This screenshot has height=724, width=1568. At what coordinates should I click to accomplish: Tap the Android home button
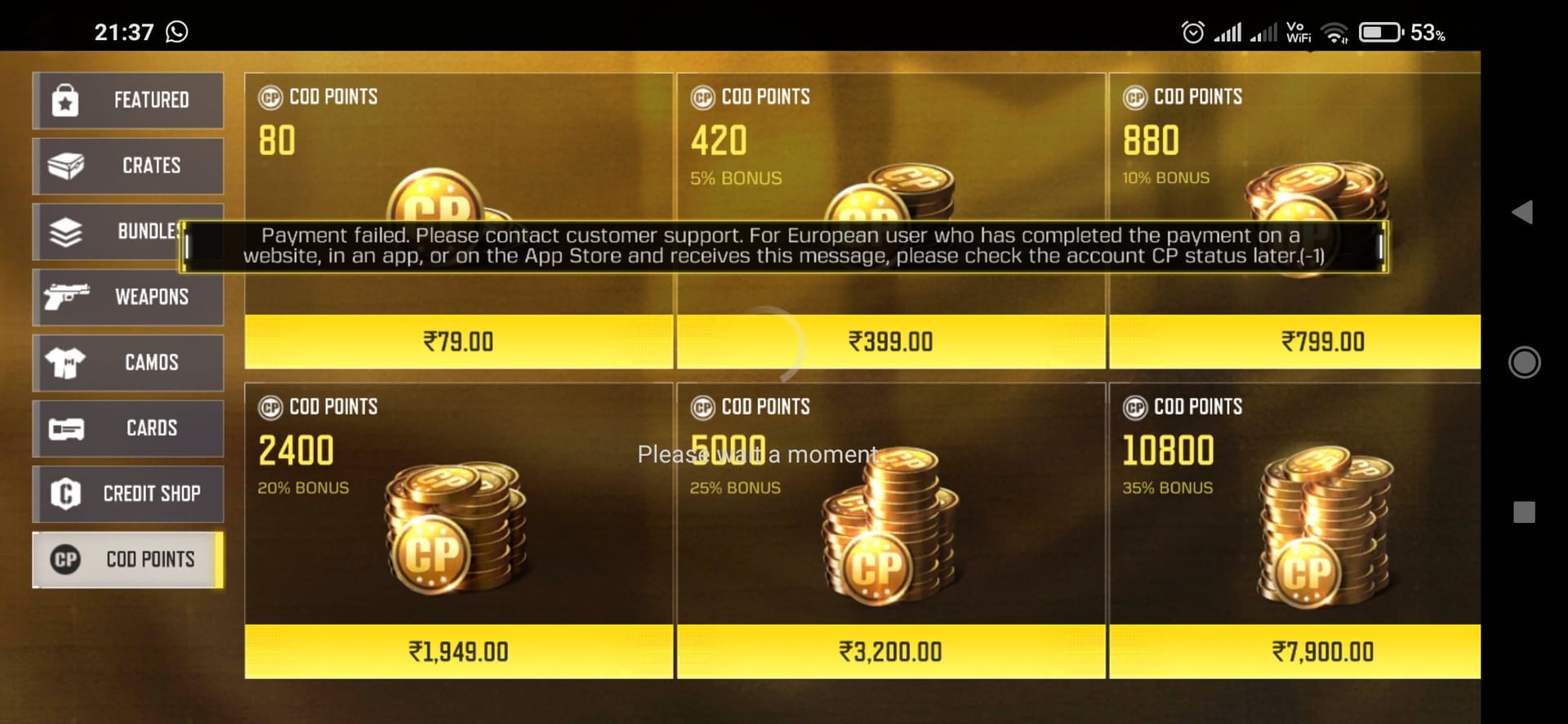[1526, 362]
